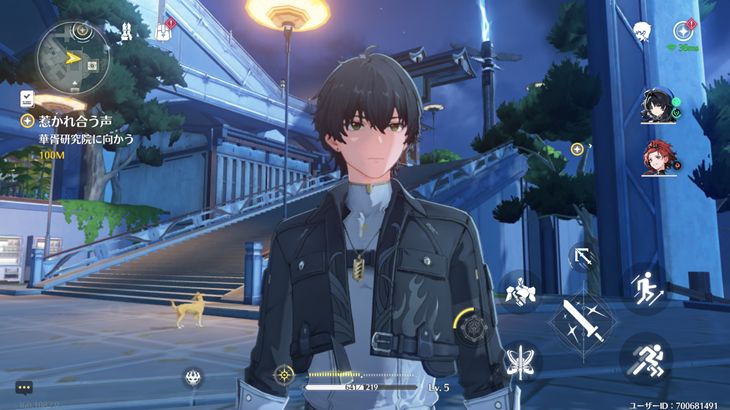Tap the sprint dodge button
730x410 pixels.
(645, 355)
